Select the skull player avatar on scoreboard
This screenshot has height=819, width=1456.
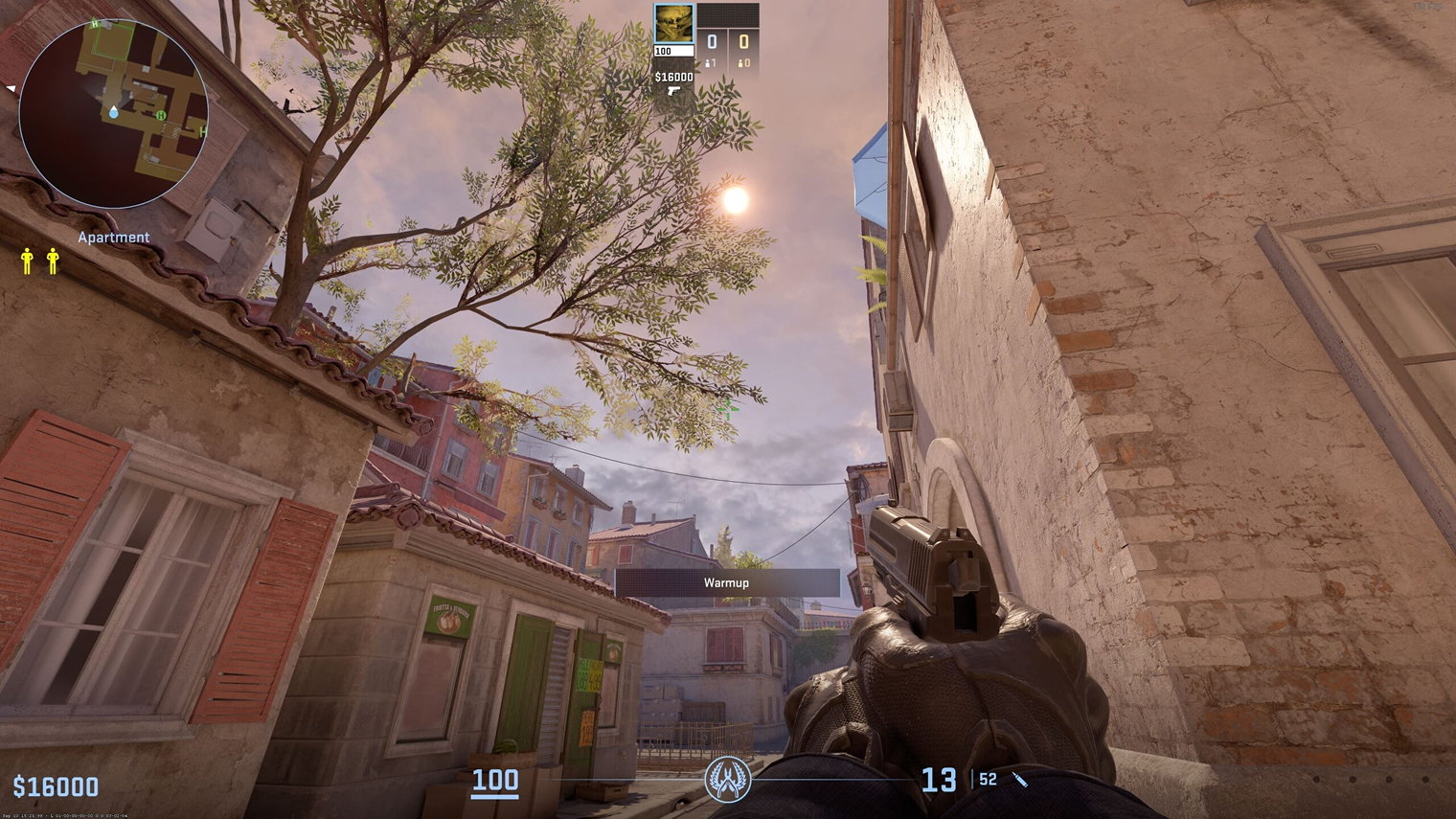click(x=673, y=24)
